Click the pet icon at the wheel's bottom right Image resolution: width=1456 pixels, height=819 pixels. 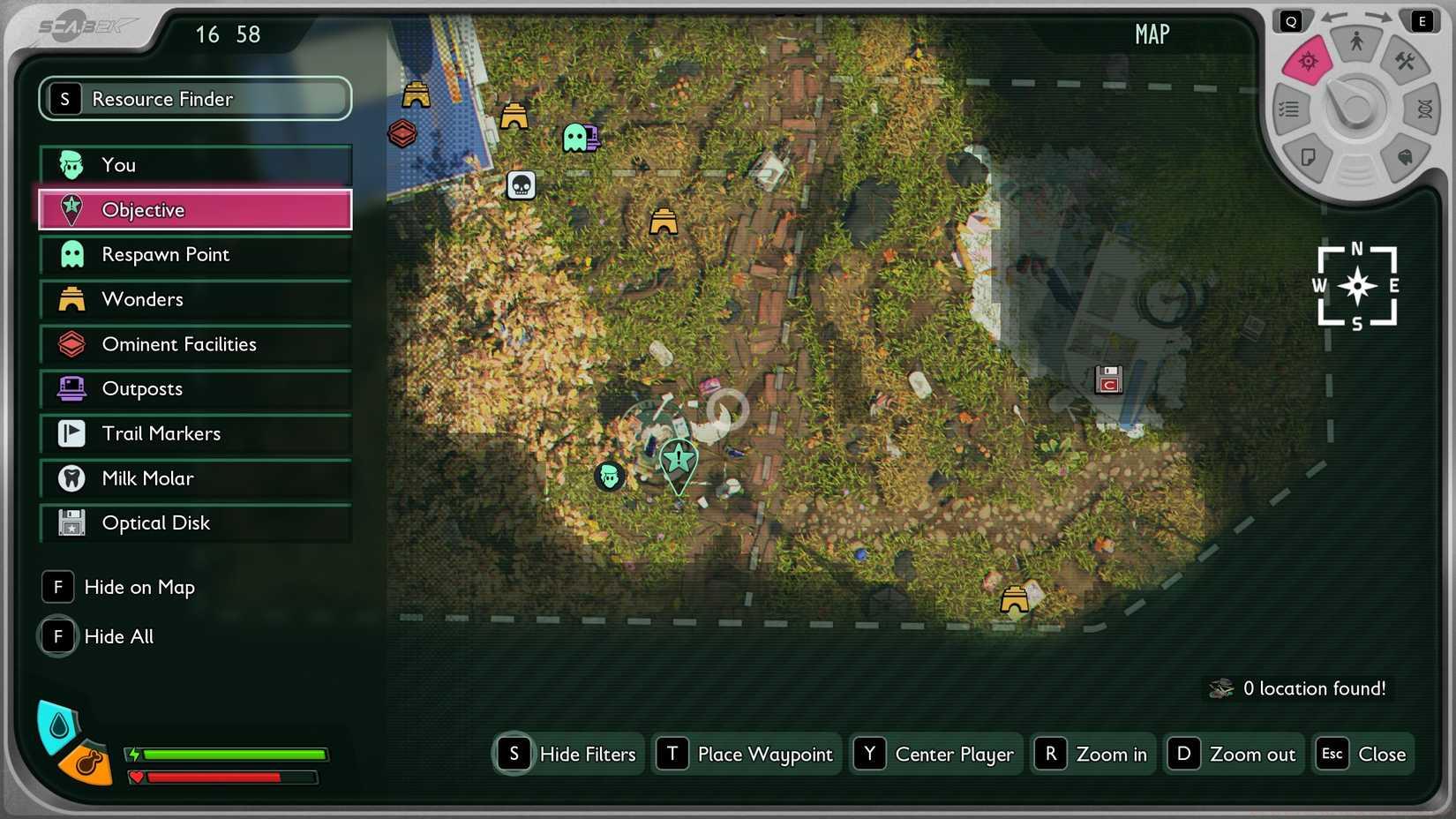[1407, 156]
